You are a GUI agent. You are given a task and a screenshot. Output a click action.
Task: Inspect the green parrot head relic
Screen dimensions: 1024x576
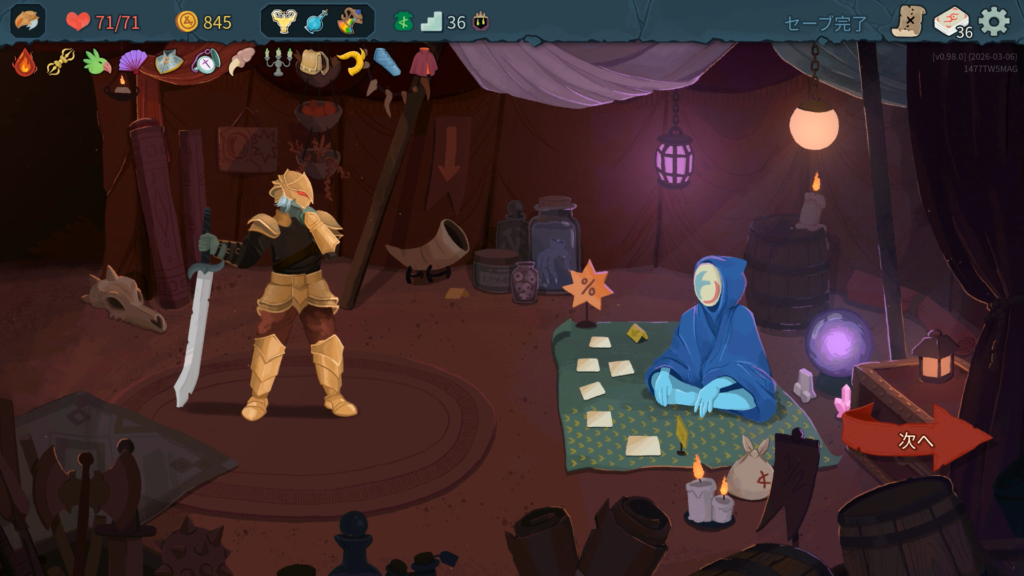point(96,62)
